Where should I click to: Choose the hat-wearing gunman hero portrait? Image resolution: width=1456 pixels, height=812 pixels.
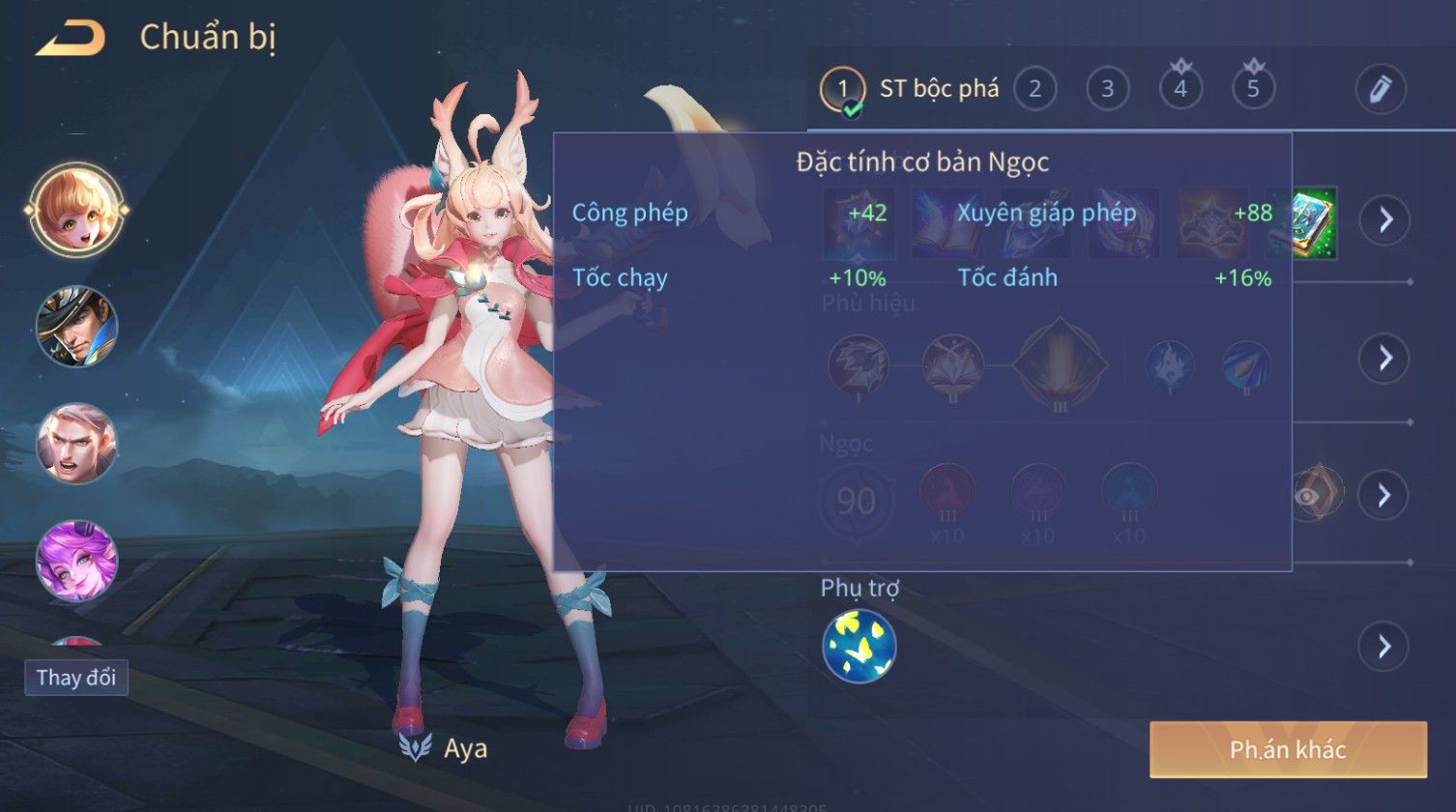pyautogui.click(x=76, y=326)
